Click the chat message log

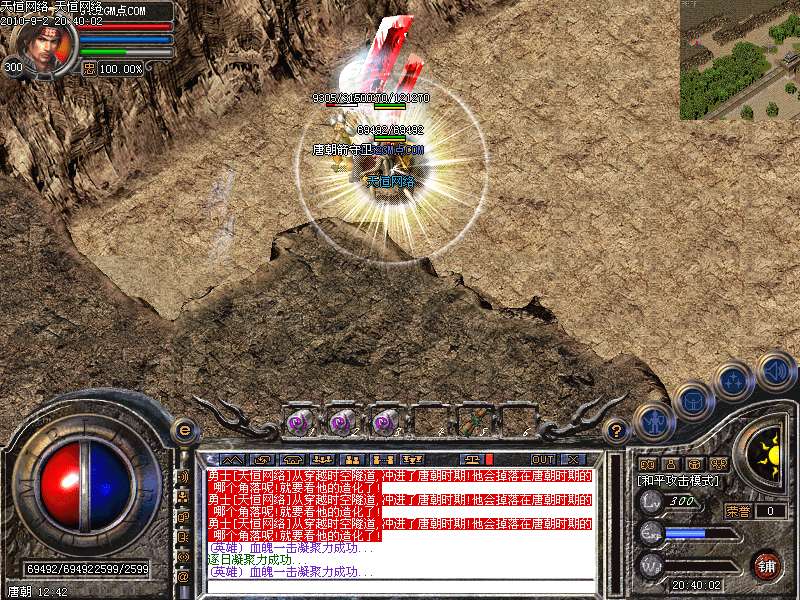point(399,520)
